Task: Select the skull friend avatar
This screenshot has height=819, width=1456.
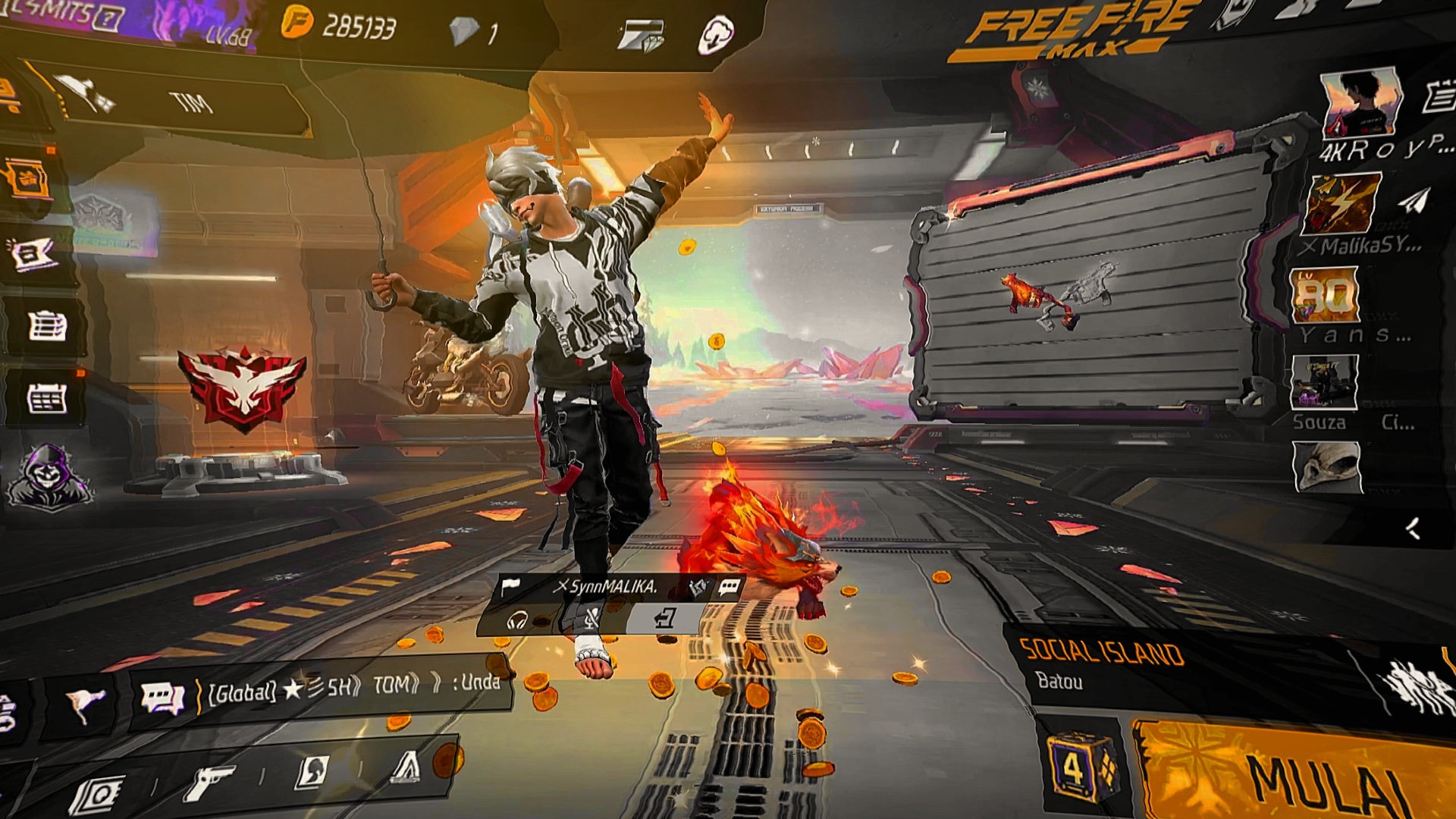Action: click(1327, 467)
